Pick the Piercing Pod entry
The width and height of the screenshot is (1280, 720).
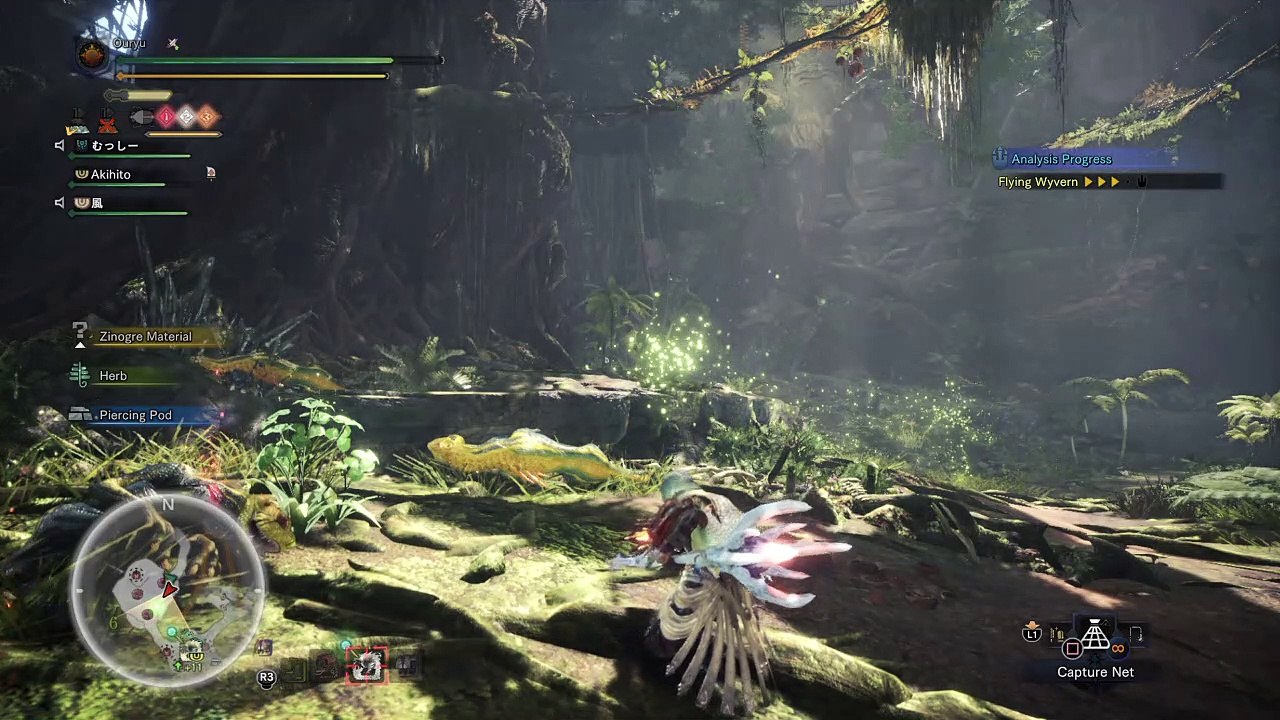point(135,415)
